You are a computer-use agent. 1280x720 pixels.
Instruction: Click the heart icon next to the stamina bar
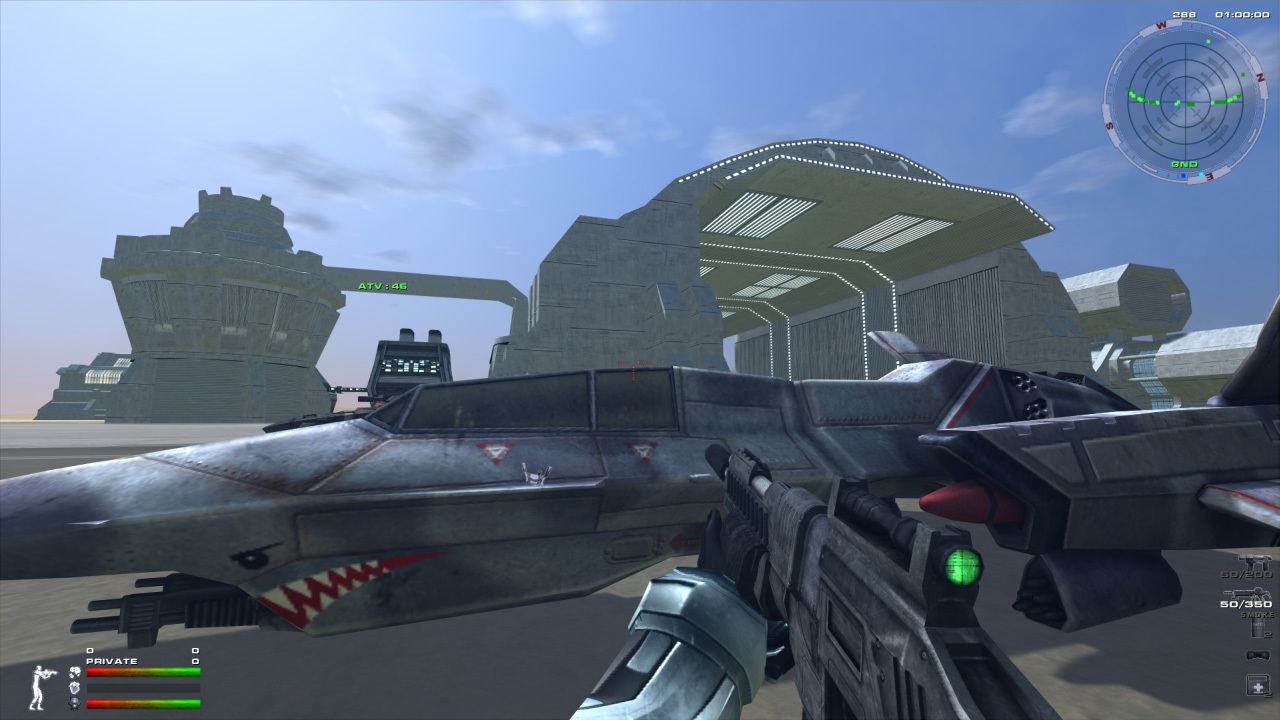click(x=74, y=688)
